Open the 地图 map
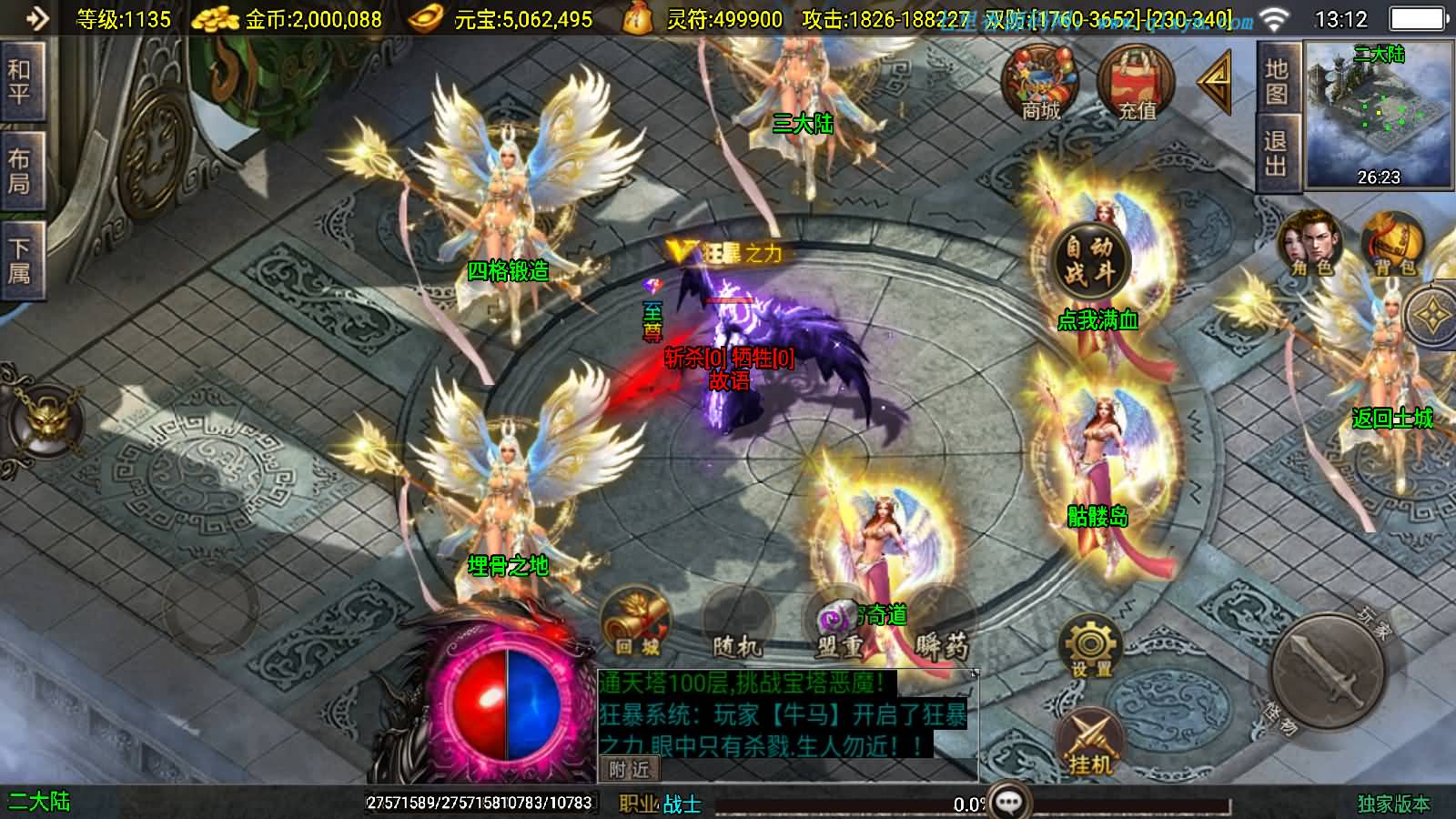The width and height of the screenshot is (1456, 819). pos(1276,82)
